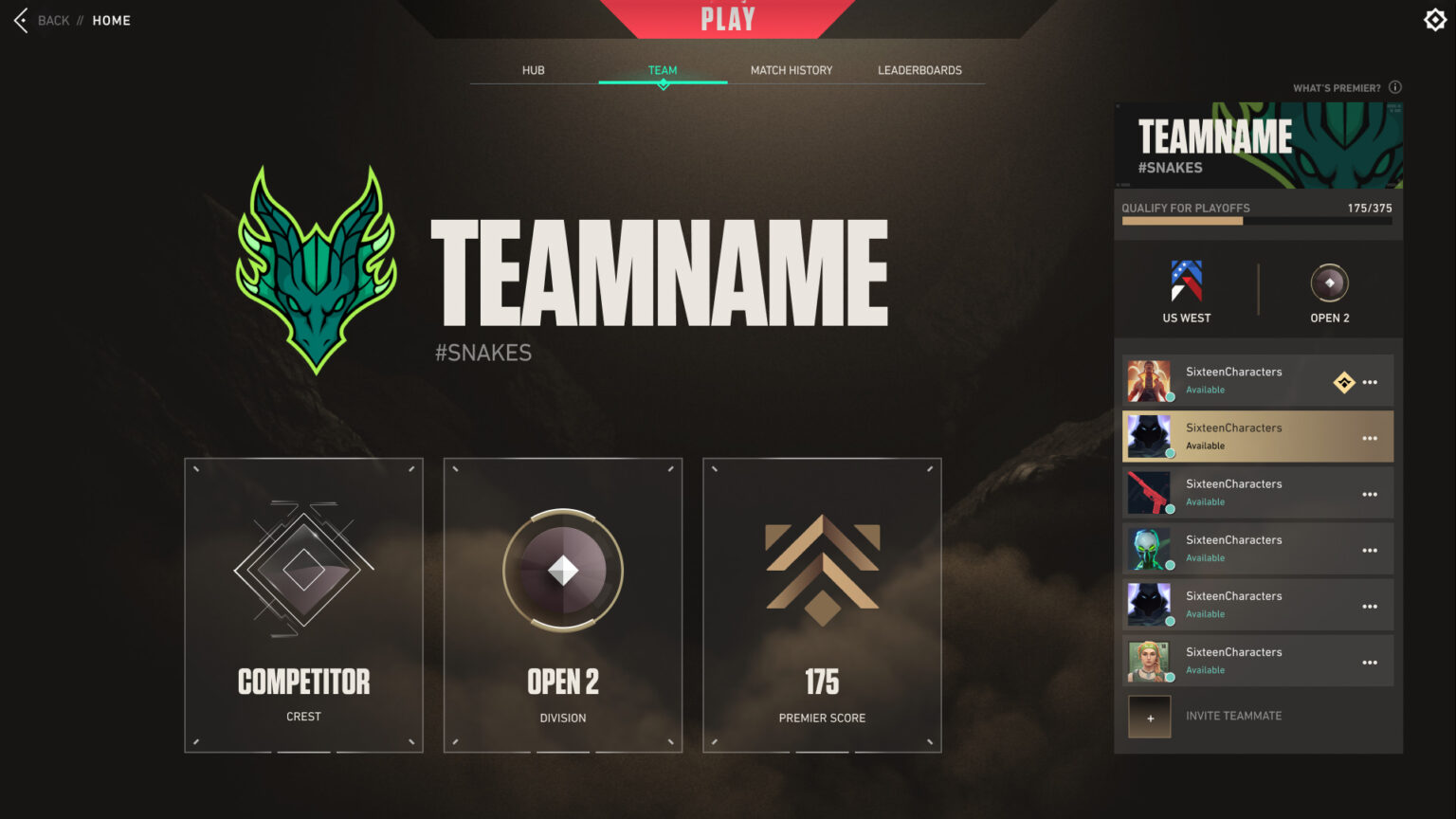
Task: Select the highlighted second roster member row
Action: (1257, 436)
